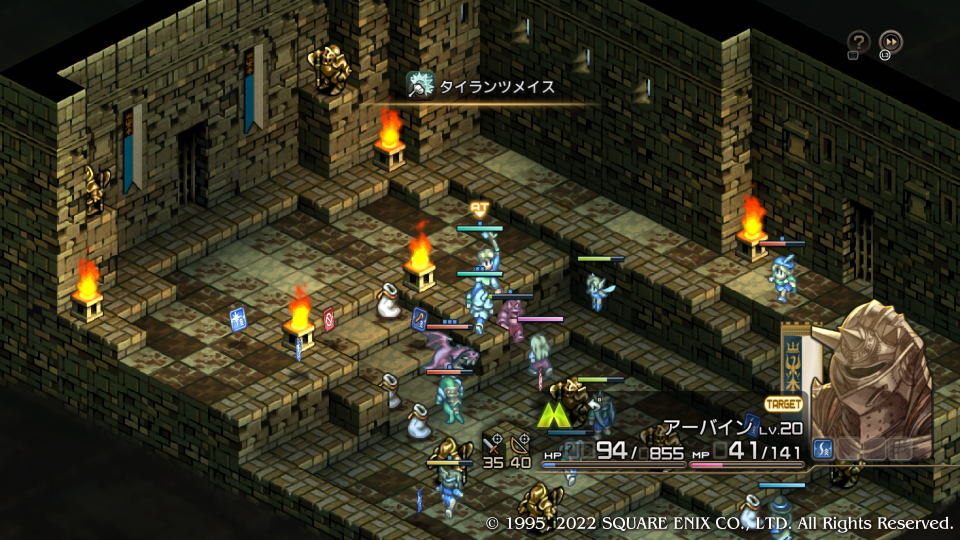The image size is (960, 540).
Task: Click the crossed-sword melee accuracy icon
Action: 493,442
